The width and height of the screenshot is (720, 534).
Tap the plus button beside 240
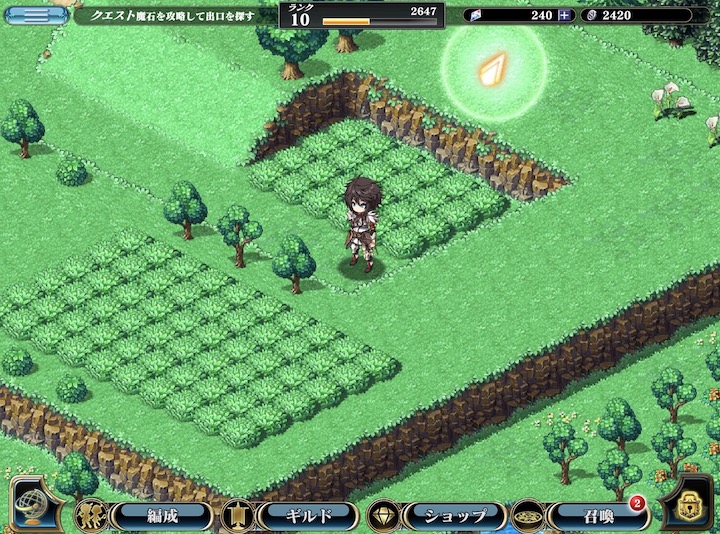565,15
